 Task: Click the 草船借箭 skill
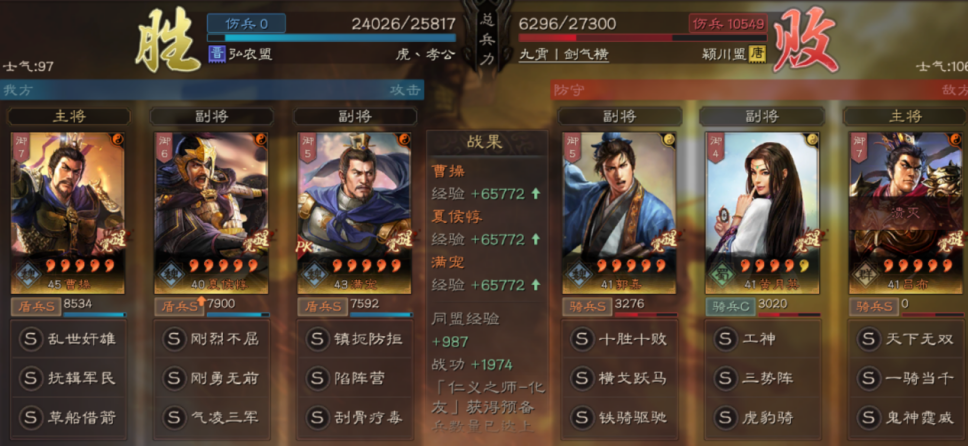tap(68, 417)
